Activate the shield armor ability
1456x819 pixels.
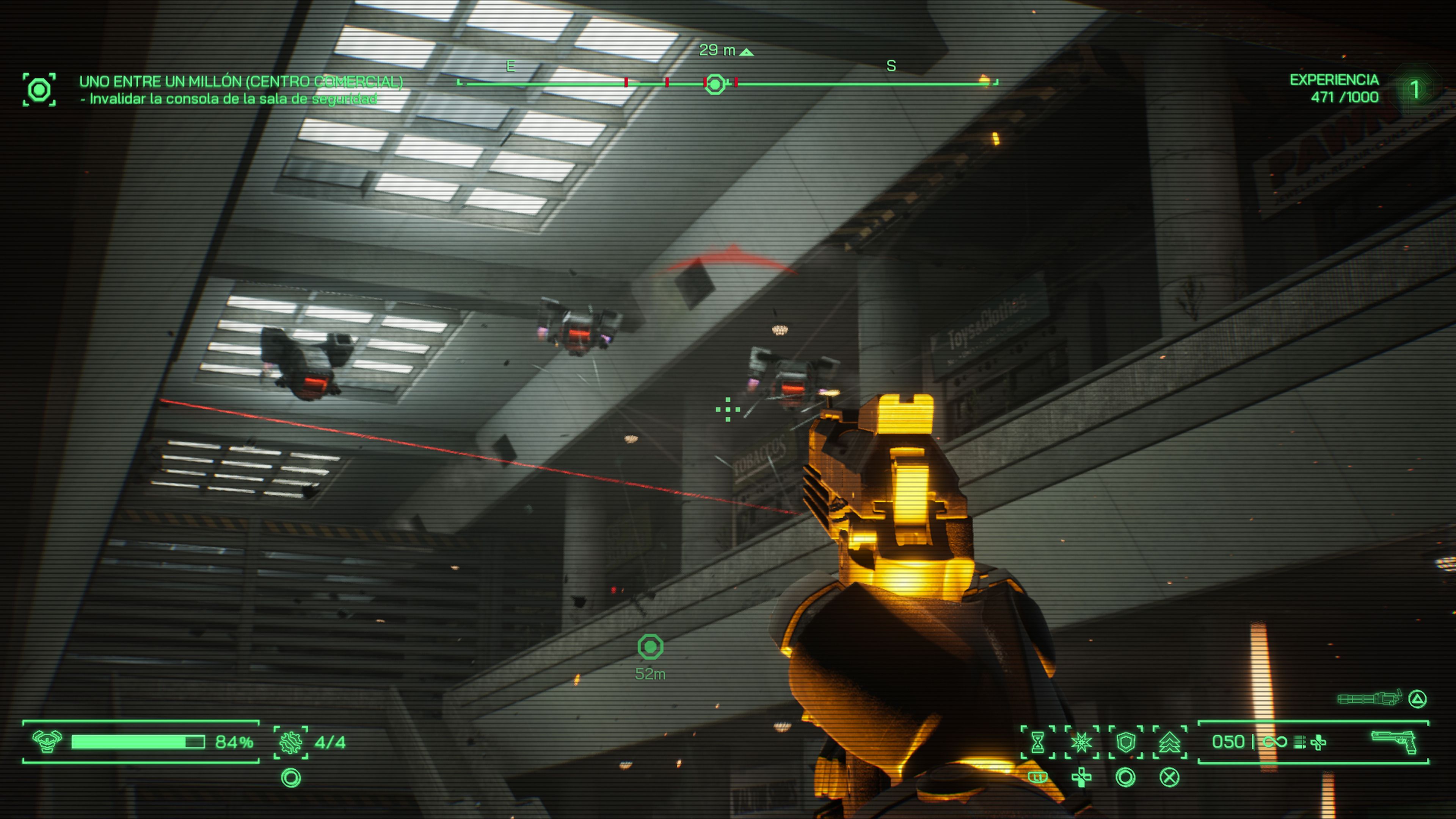tap(1125, 742)
